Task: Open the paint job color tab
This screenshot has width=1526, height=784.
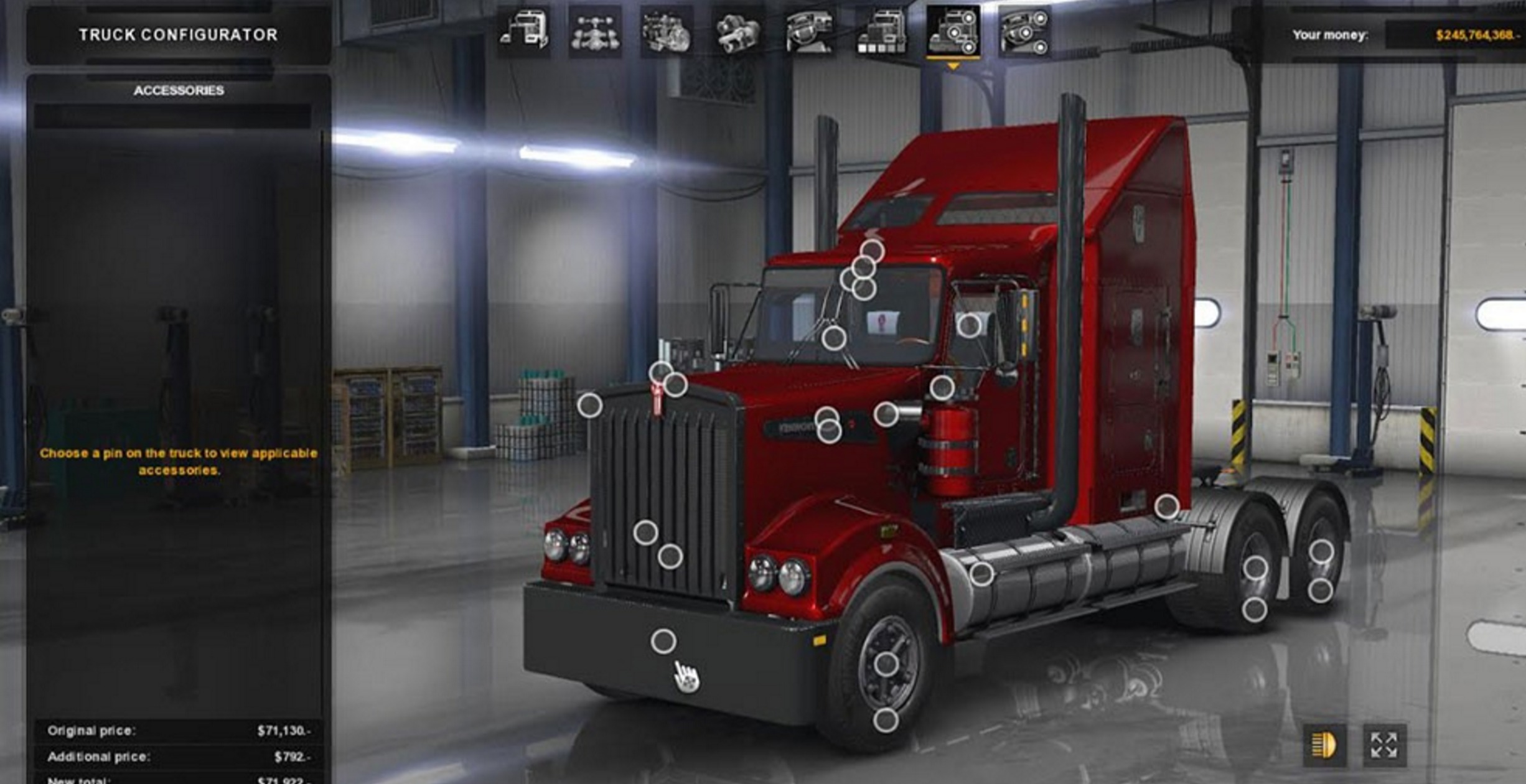Action: pos(881,32)
